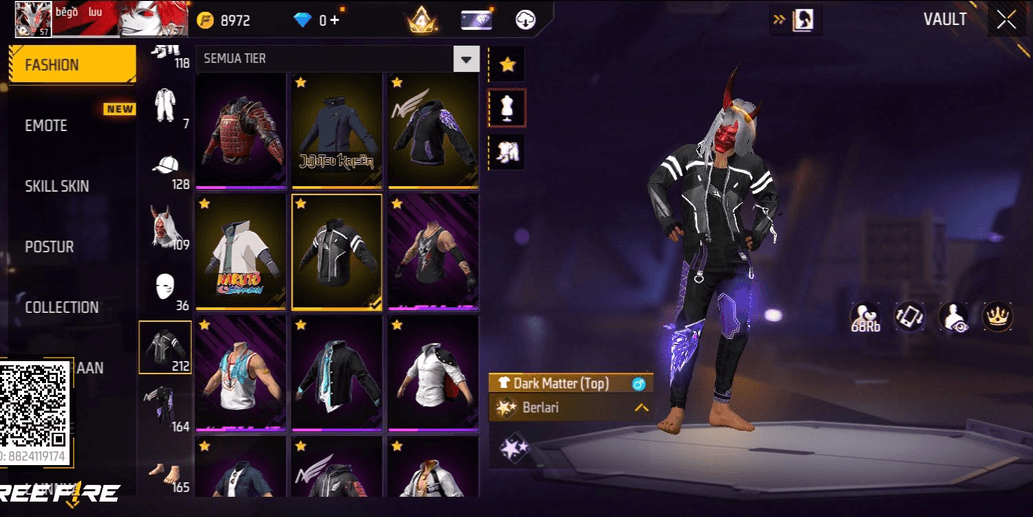Pick the Naruto Shippuden white hoodie

pos(240,251)
